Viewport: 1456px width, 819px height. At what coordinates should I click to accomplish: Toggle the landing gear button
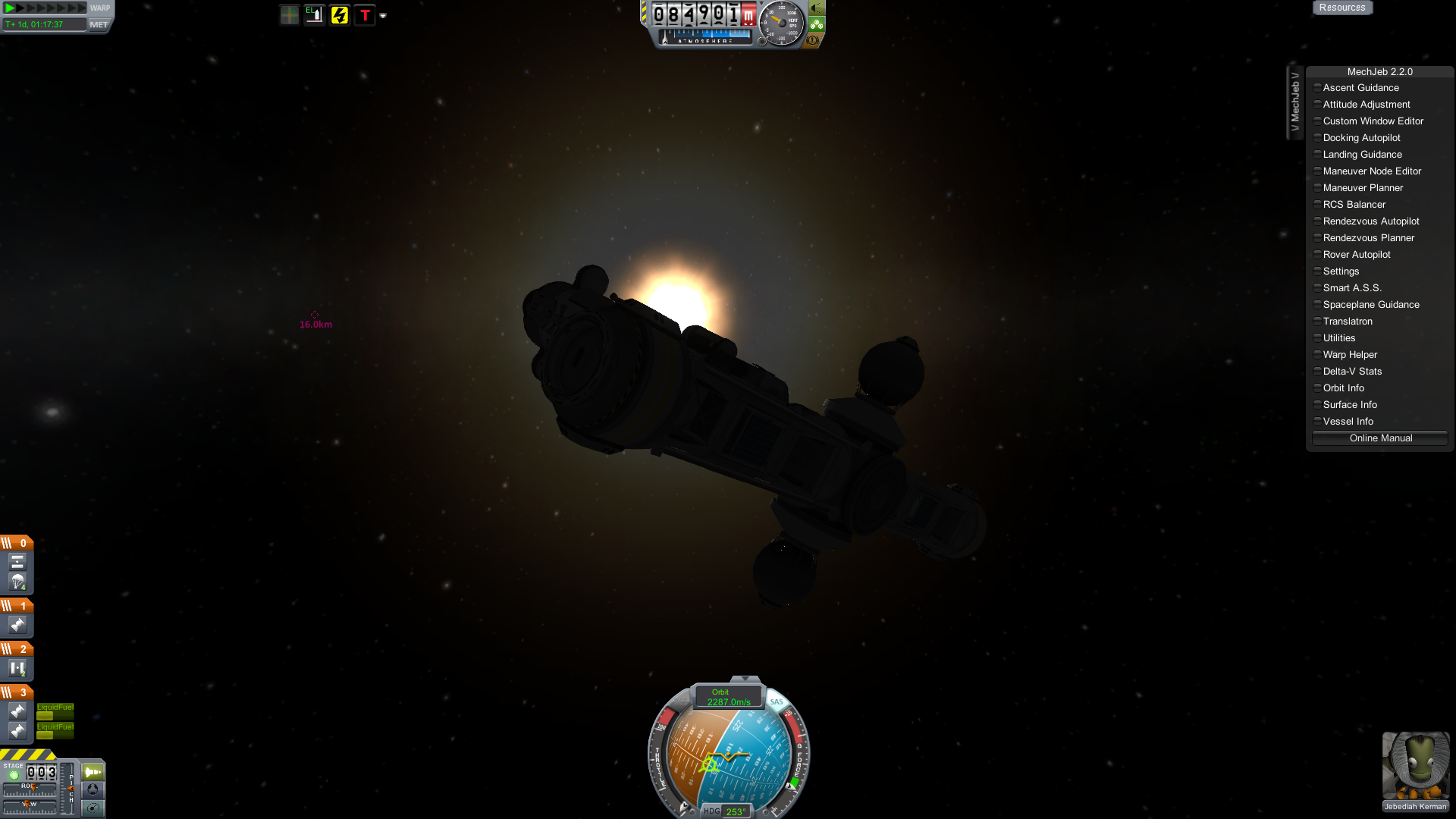(x=817, y=24)
